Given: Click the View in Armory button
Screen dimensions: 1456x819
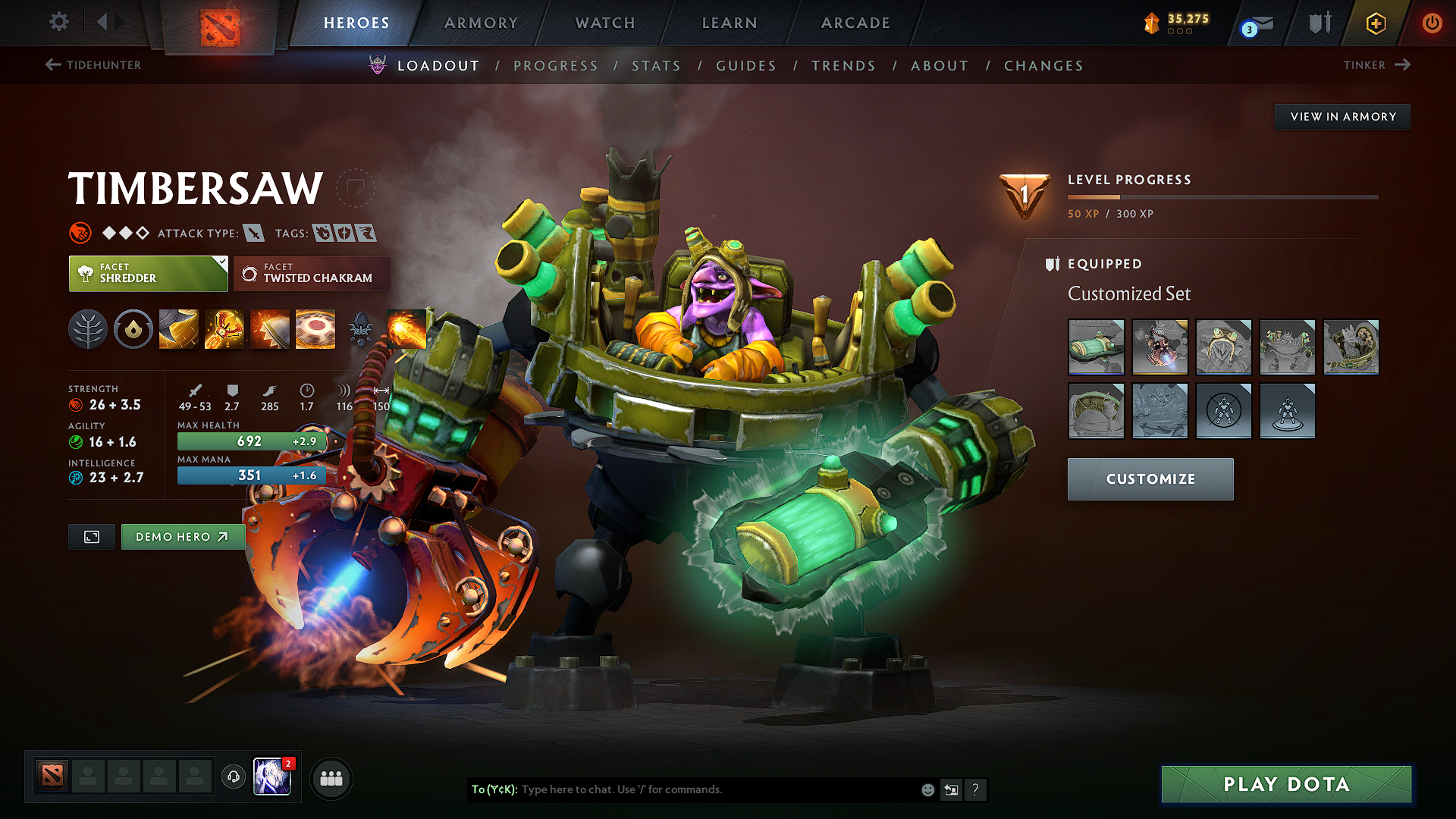Looking at the screenshot, I should coord(1342,117).
